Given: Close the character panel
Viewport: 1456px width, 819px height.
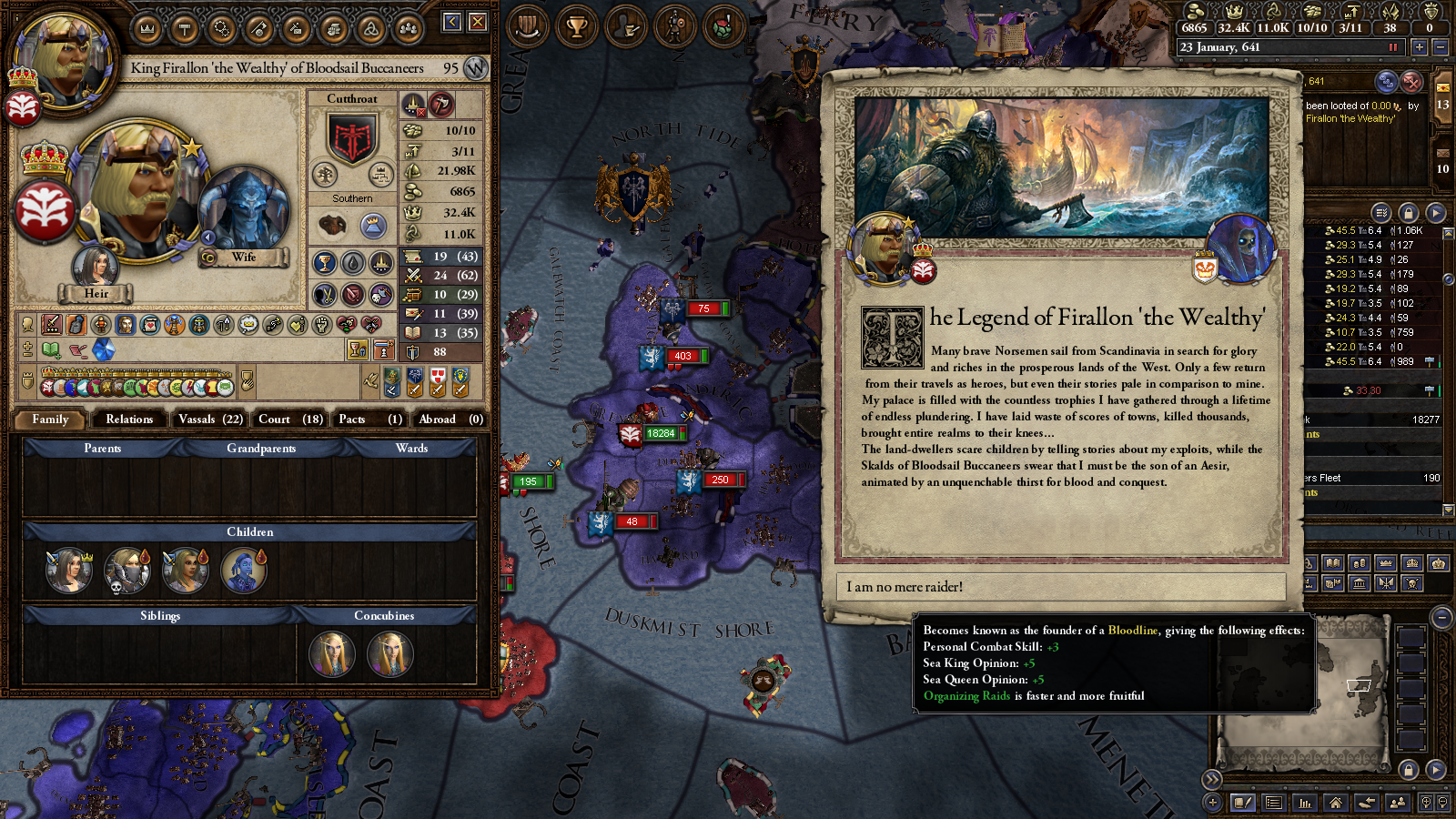Looking at the screenshot, I should 478,22.
